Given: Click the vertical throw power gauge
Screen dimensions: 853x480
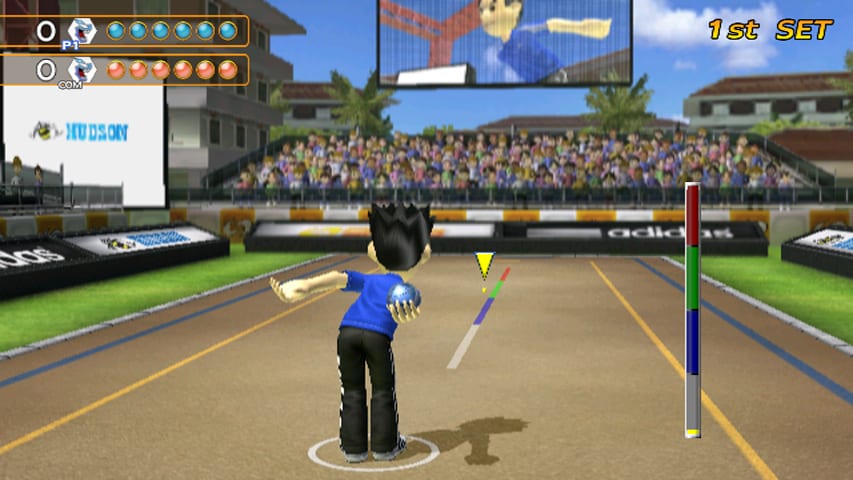Looking at the screenshot, I should (692, 310).
